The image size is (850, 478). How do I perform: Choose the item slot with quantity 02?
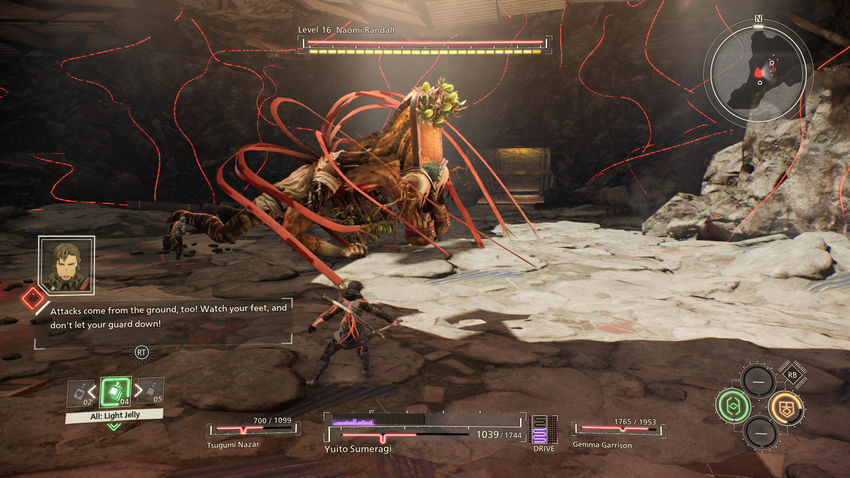click(79, 393)
